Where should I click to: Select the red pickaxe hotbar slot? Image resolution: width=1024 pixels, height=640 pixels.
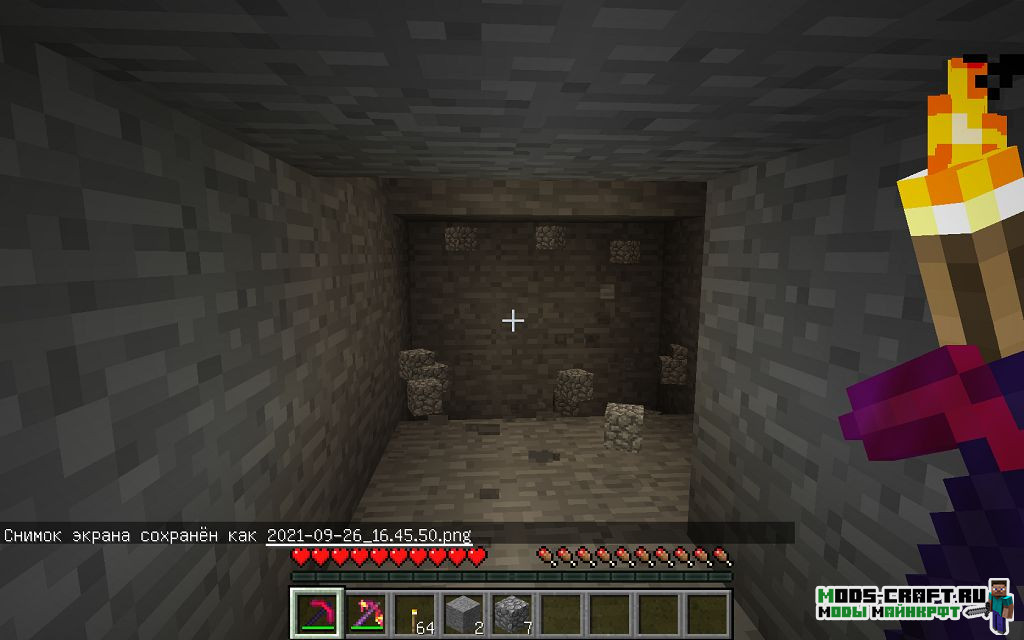316,612
